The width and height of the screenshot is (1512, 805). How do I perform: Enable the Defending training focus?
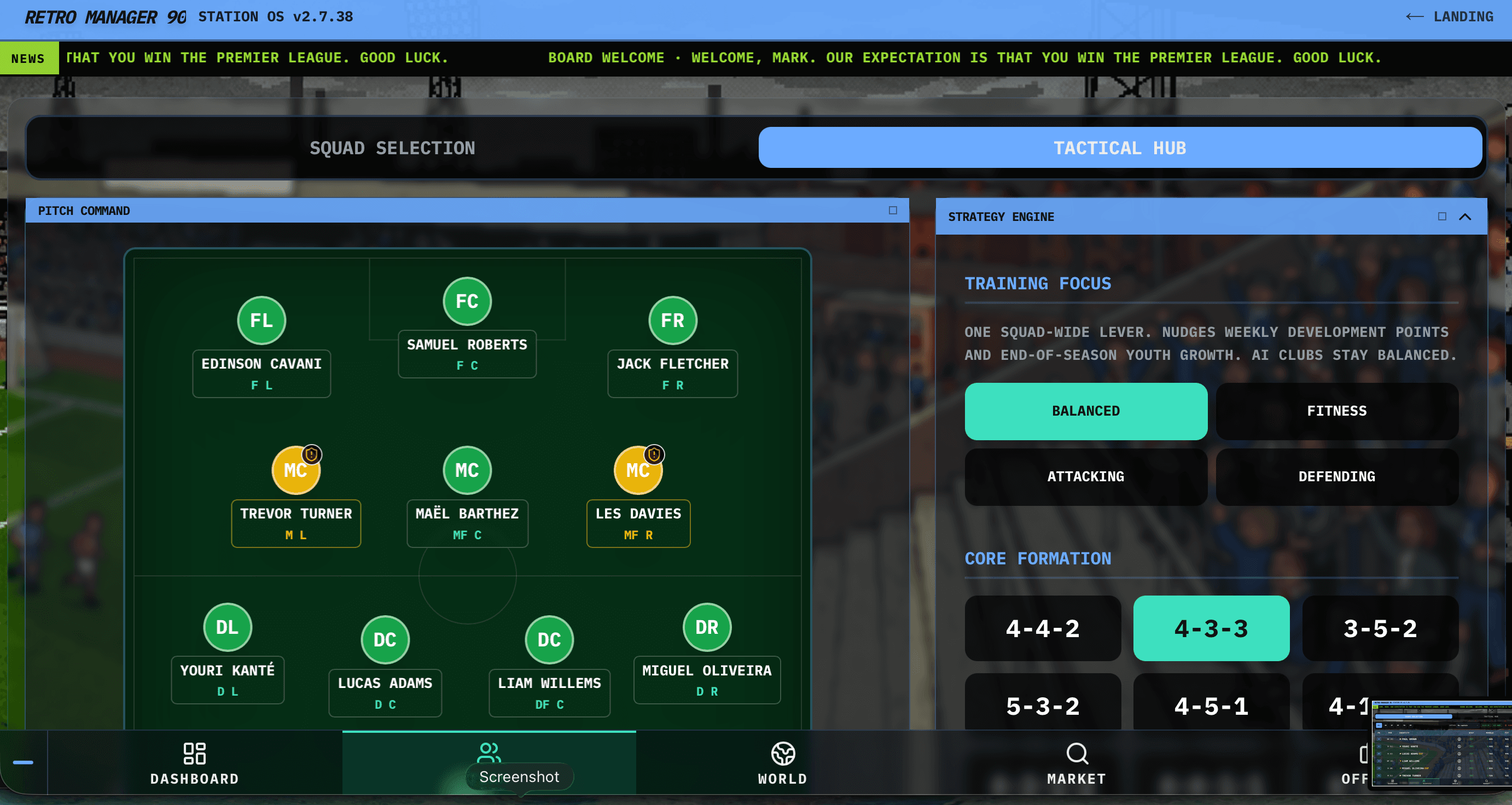pos(1337,477)
